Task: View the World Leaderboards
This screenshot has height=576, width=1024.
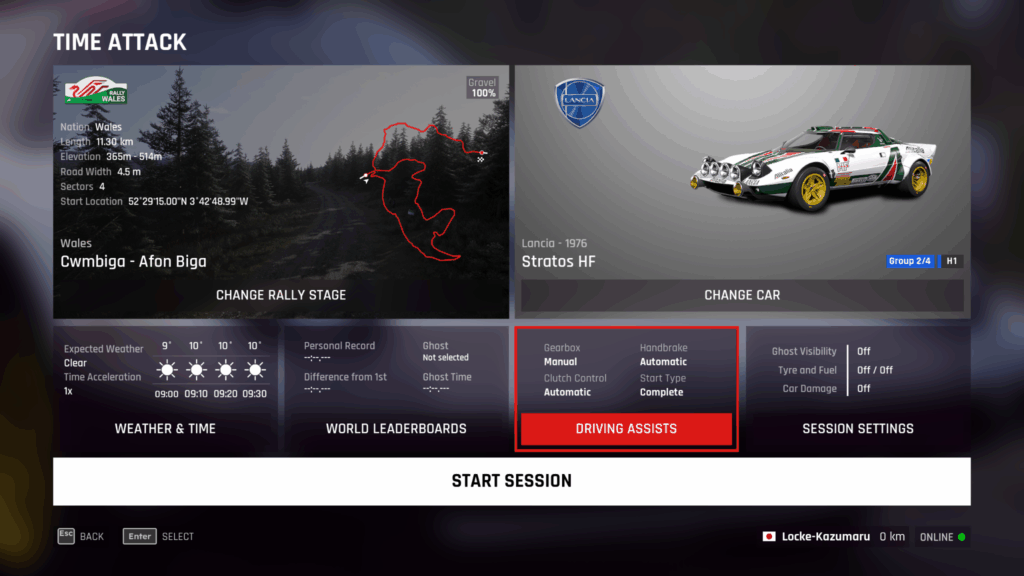Action: tap(396, 428)
